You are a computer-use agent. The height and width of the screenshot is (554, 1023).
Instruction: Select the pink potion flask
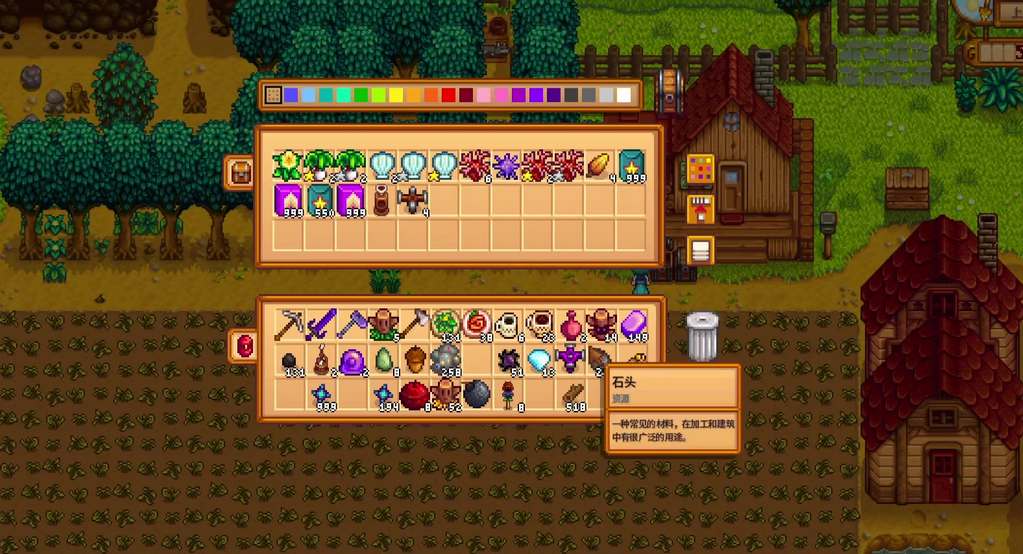(570, 325)
